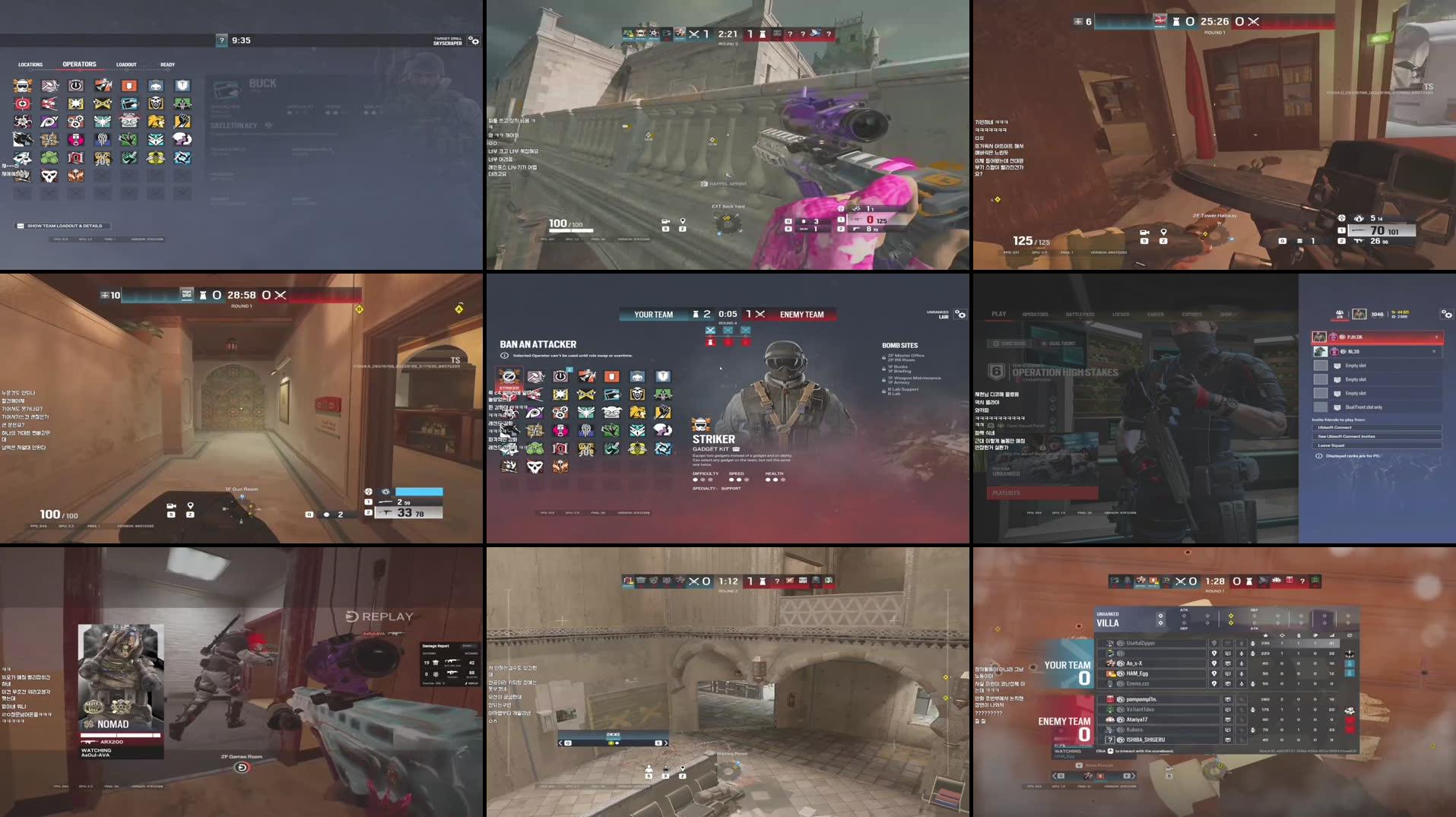
Task: Click the Nomad operator badge on the replay card
Action: point(87,725)
